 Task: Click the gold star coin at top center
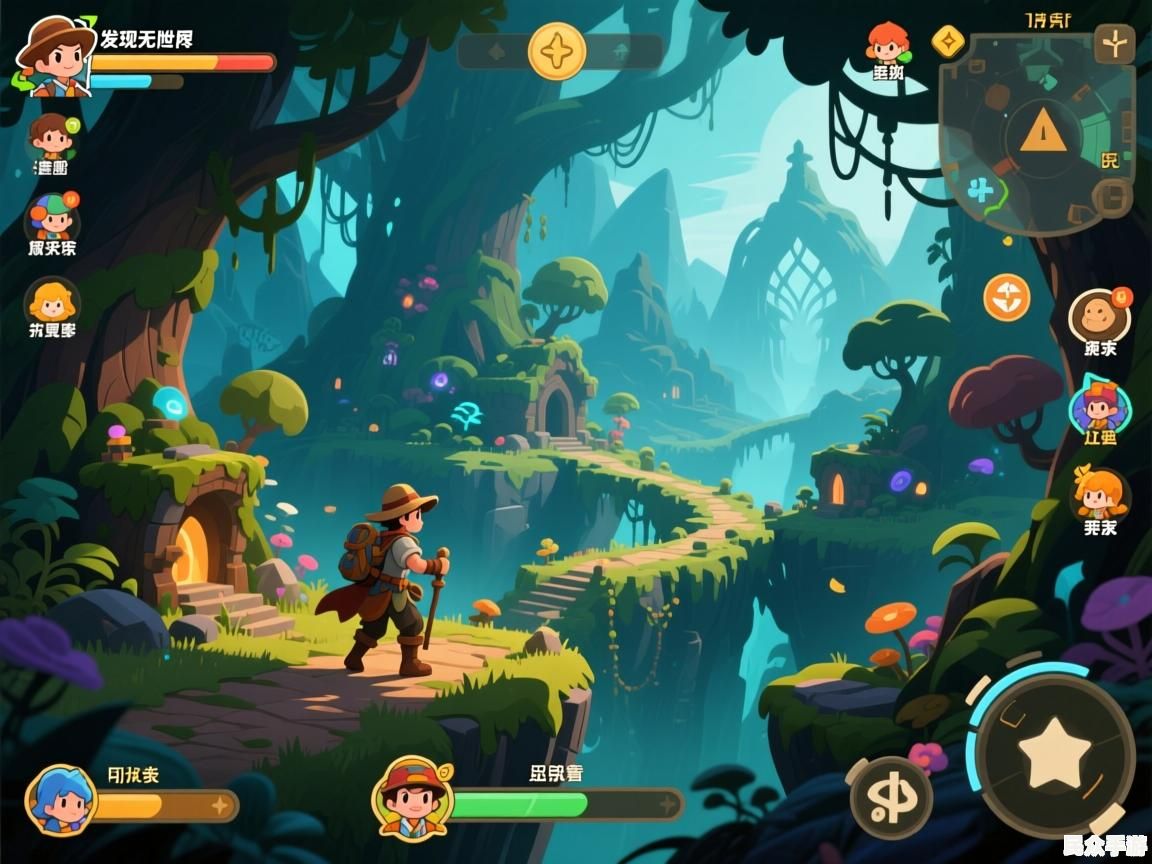557,51
